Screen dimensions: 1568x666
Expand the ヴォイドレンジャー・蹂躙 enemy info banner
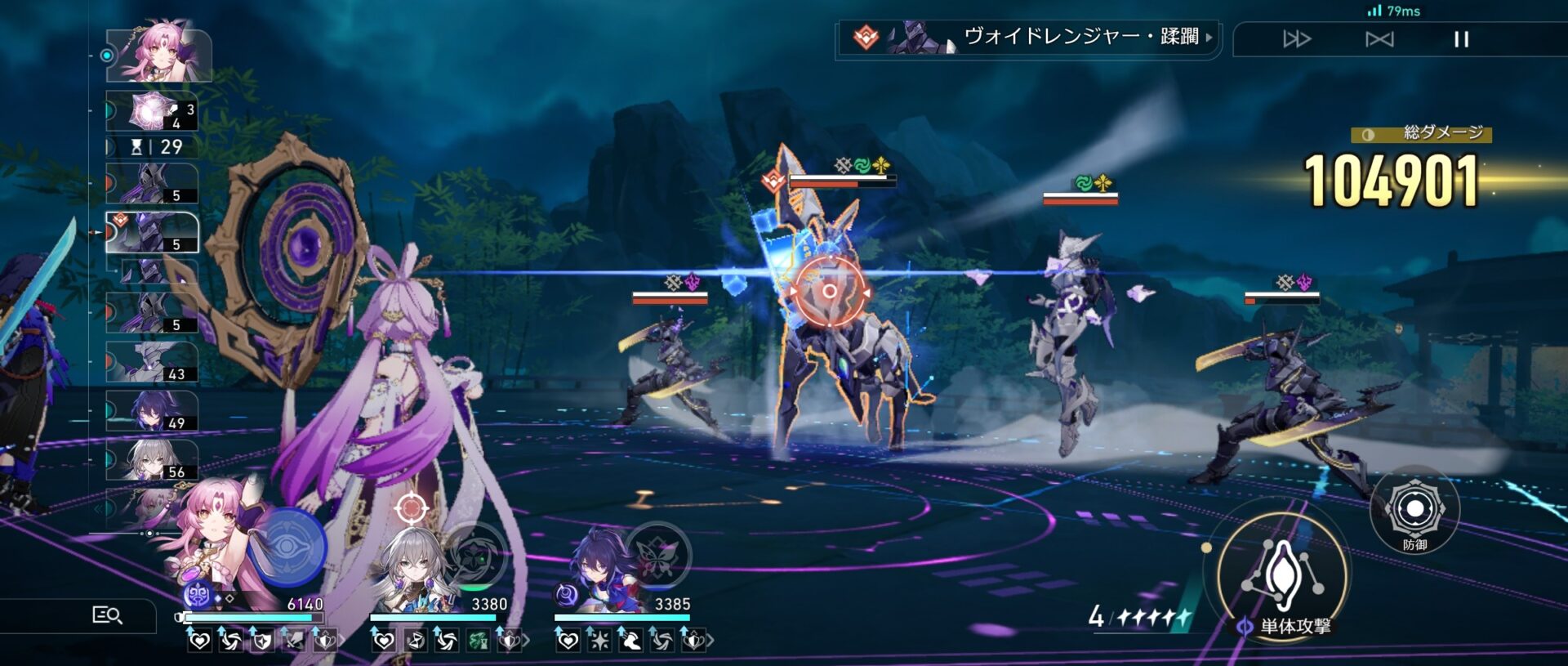point(1027,38)
